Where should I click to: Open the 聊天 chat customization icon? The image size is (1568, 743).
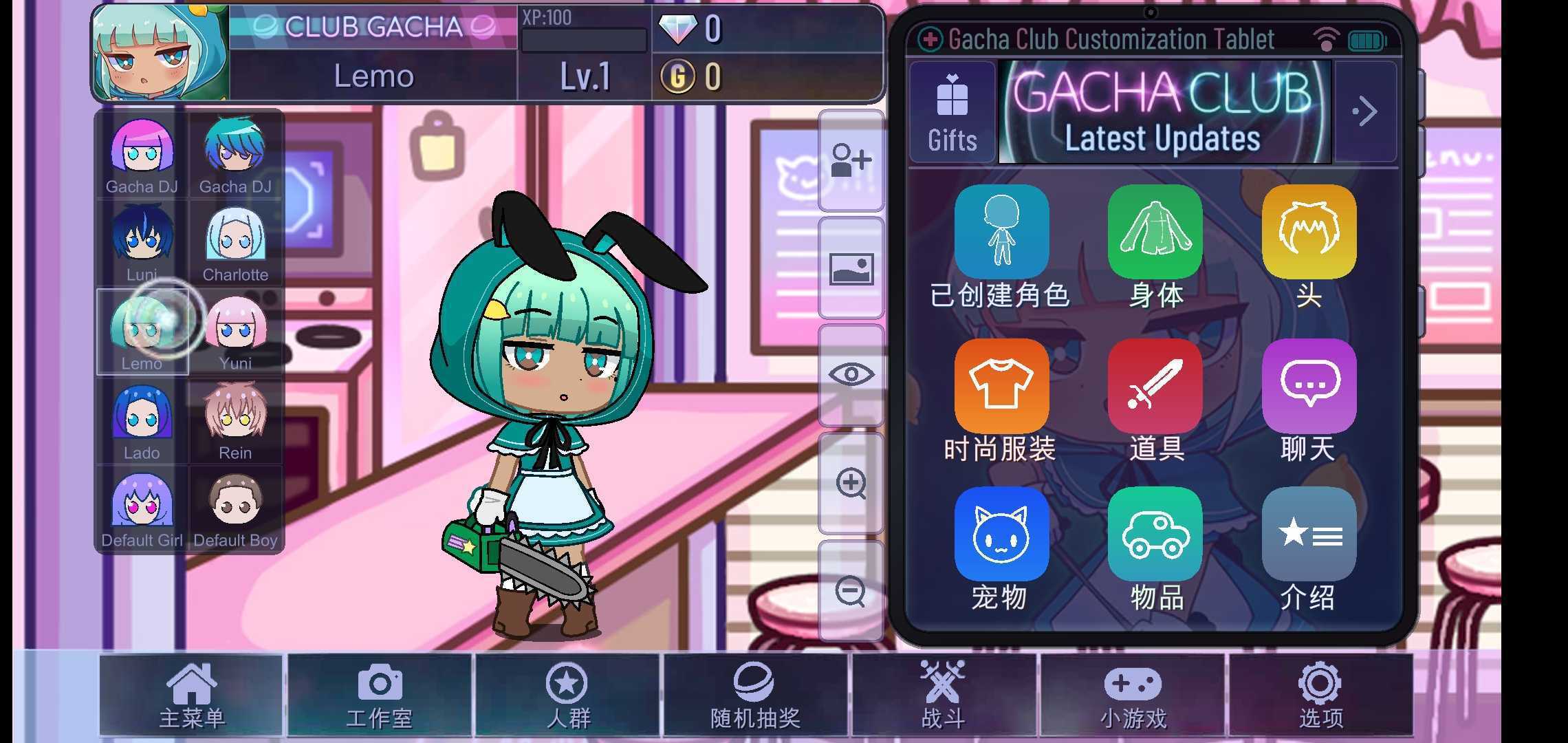(1309, 385)
